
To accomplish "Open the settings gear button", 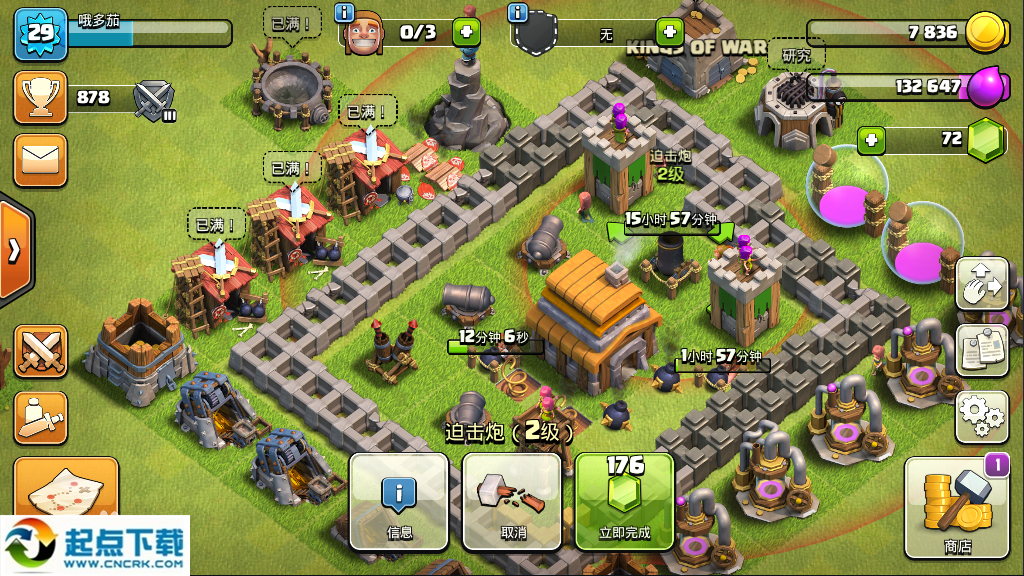I will (x=981, y=416).
